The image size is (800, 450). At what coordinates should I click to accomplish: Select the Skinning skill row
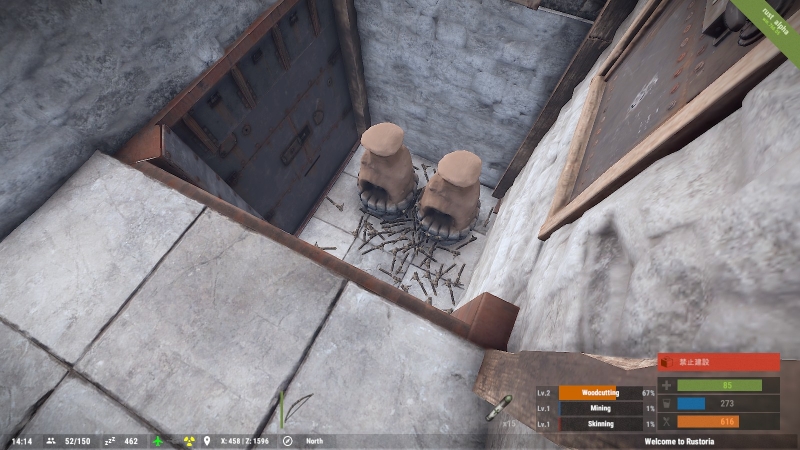597,424
